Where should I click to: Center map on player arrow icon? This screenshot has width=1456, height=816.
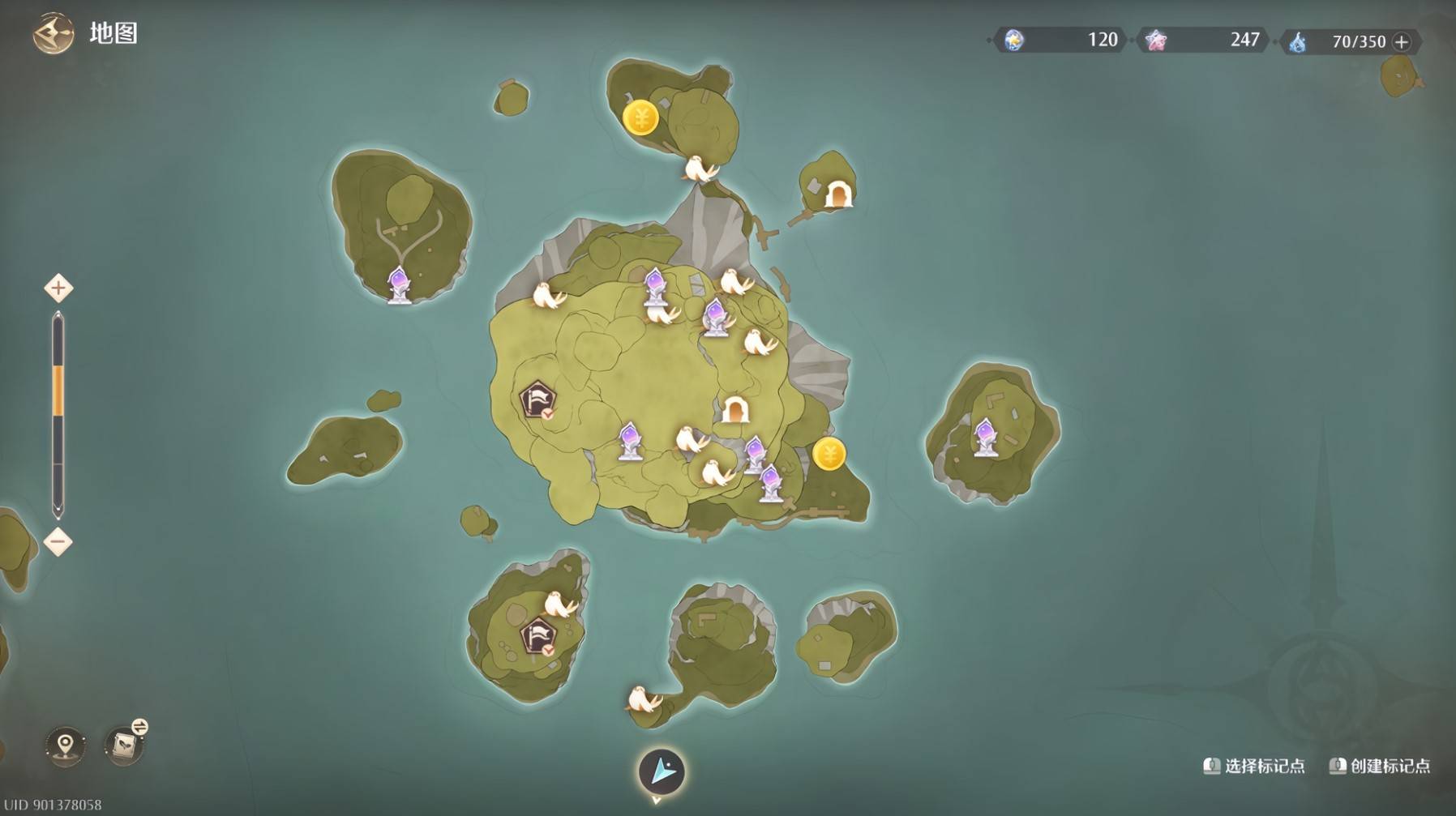coord(662,771)
